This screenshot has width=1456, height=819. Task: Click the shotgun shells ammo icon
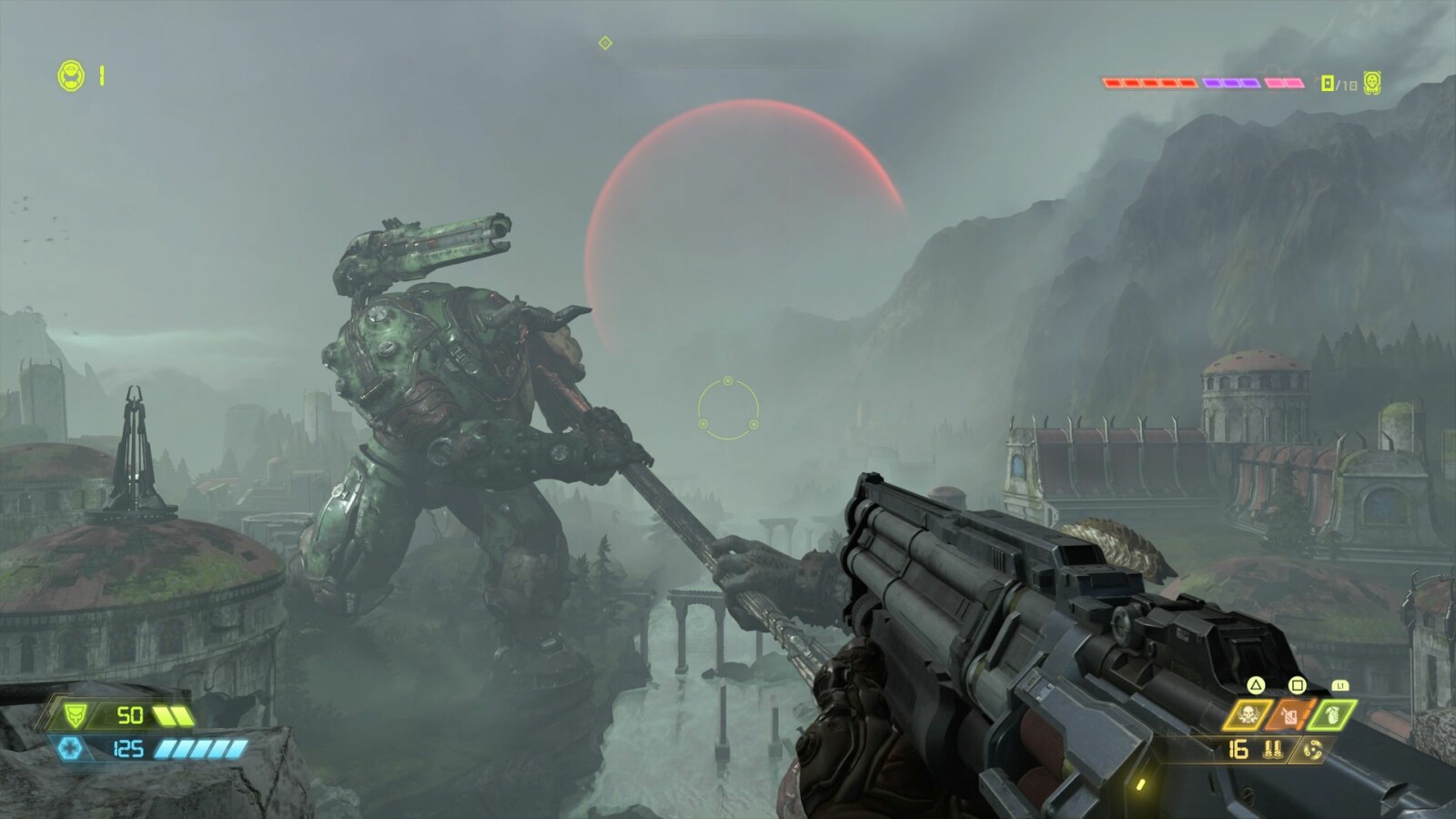click(1272, 750)
